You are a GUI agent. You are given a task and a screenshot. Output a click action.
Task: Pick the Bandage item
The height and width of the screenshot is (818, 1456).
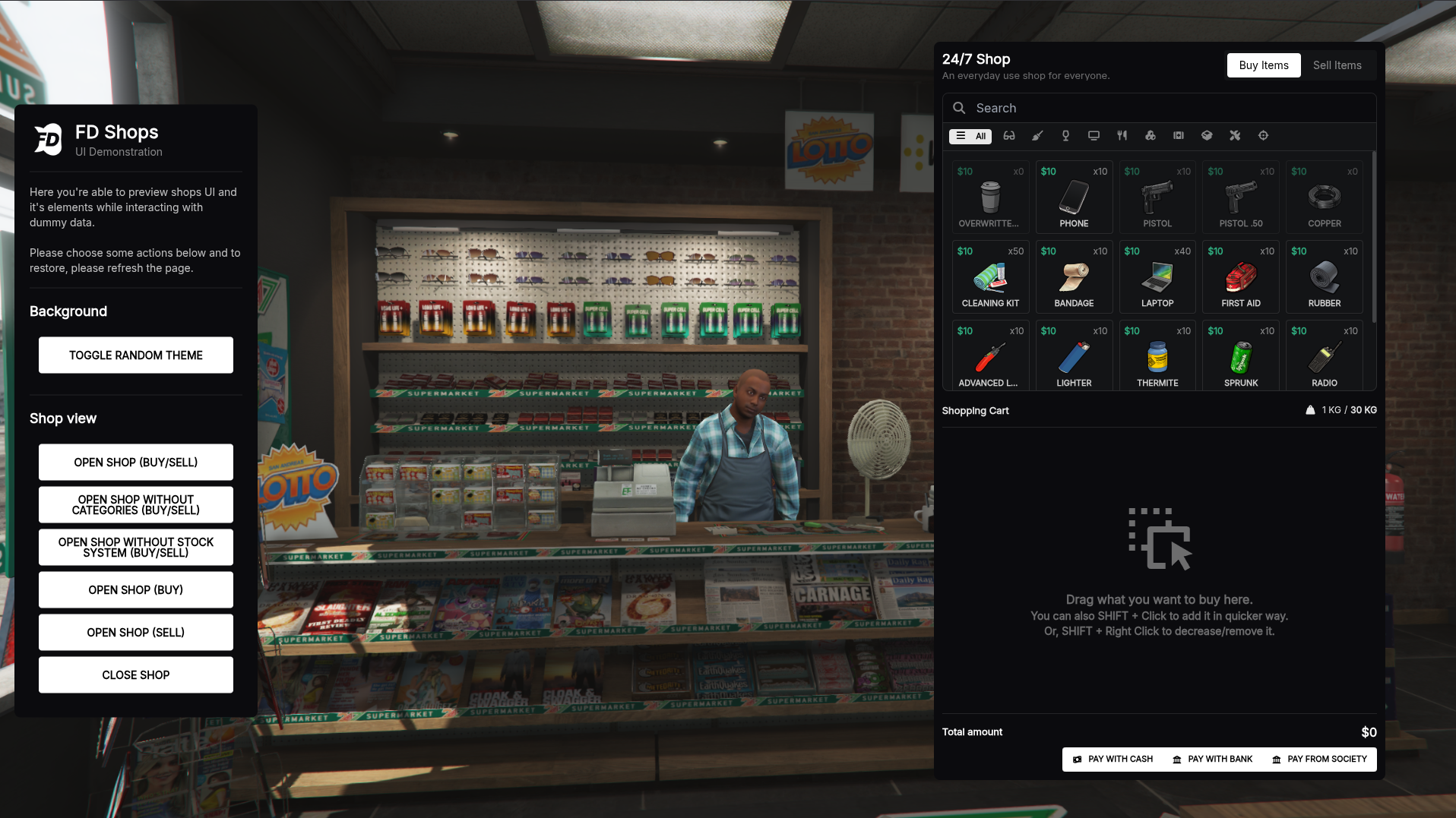click(1074, 277)
